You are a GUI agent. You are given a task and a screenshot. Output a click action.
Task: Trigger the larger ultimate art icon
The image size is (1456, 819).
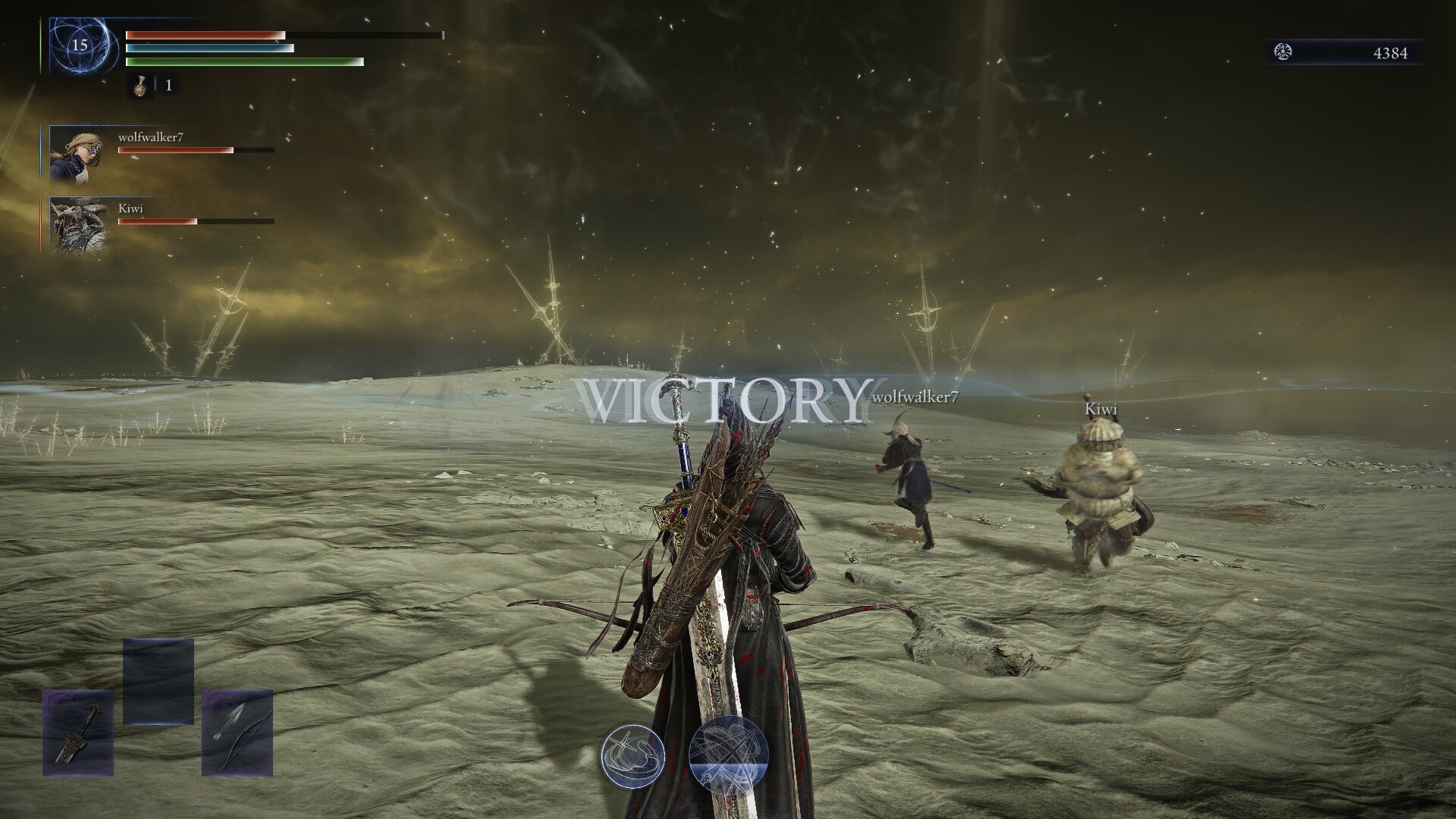tap(729, 756)
